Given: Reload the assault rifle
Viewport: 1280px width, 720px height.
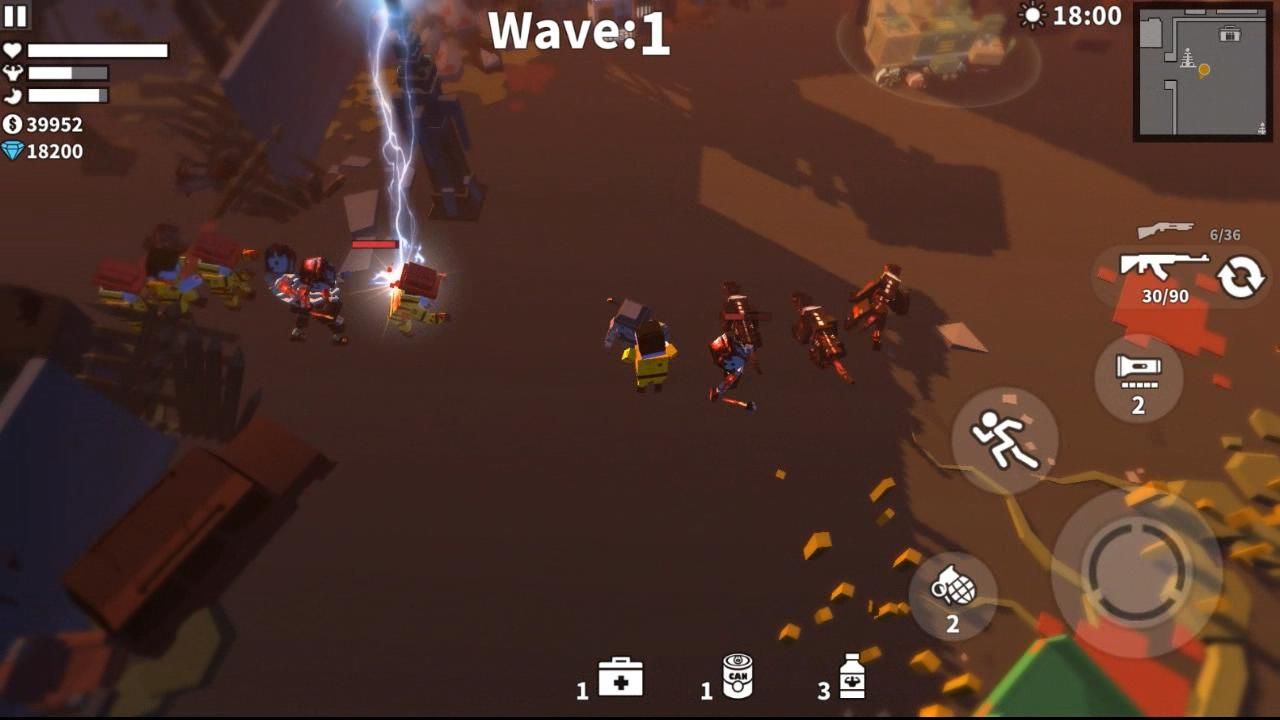Looking at the screenshot, I should pos(1240,277).
